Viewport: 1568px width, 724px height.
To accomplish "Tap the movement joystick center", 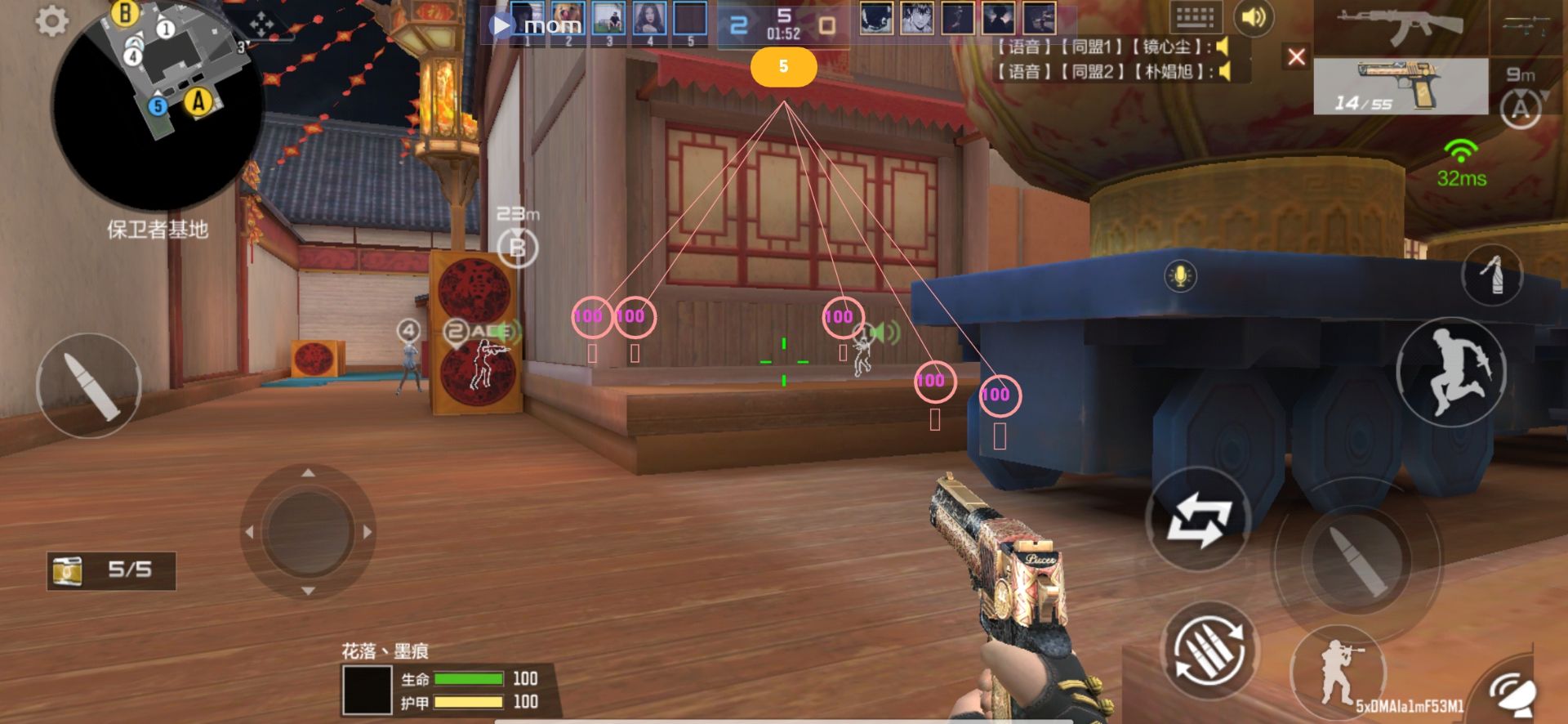I will coord(308,532).
